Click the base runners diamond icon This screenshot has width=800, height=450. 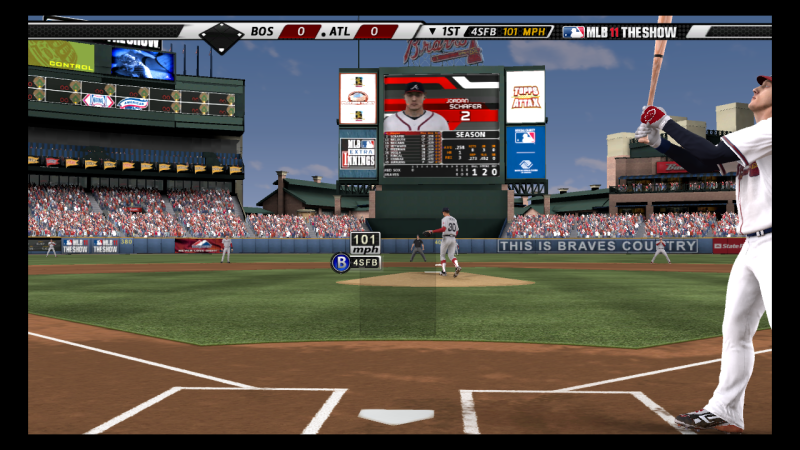point(221,36)
